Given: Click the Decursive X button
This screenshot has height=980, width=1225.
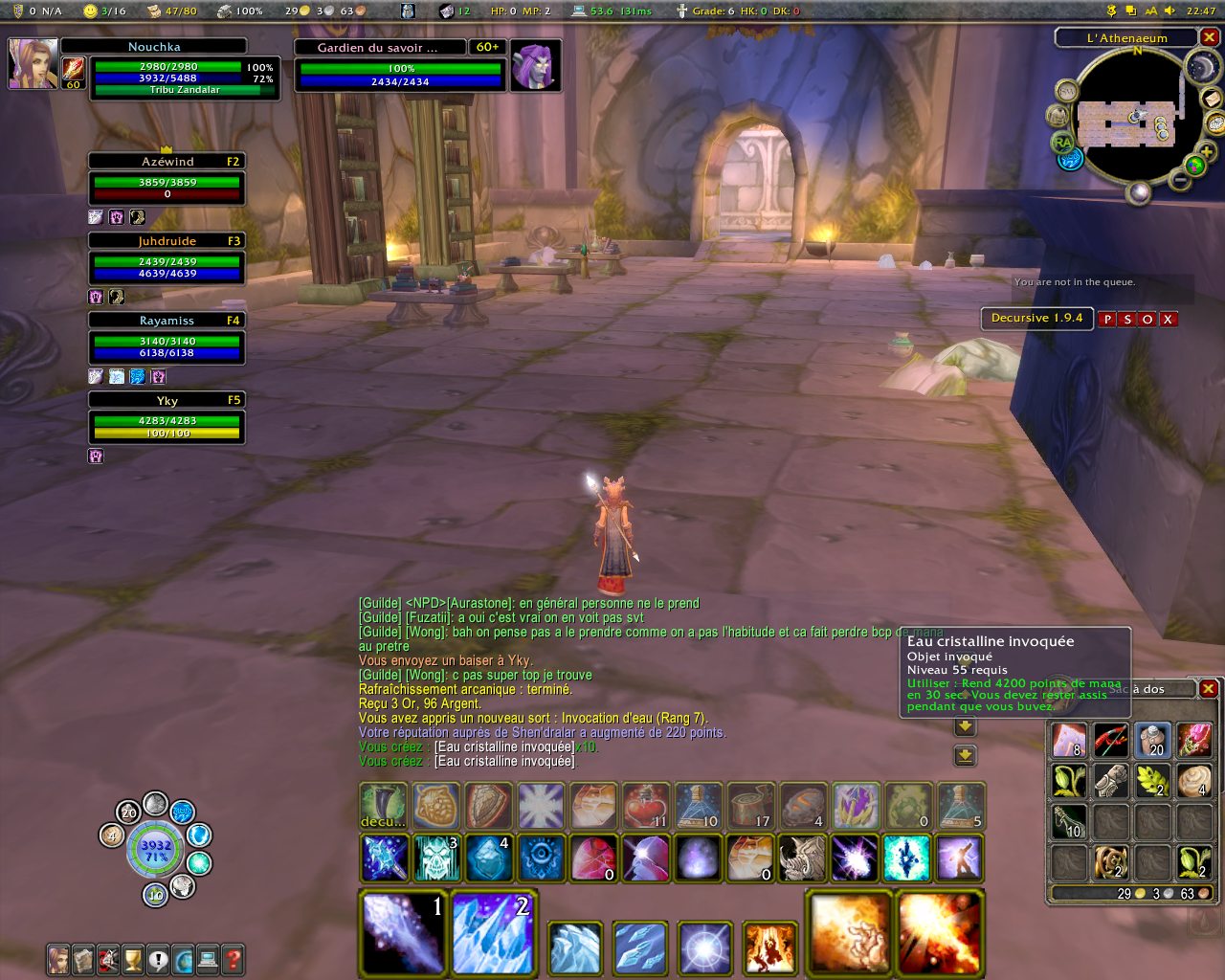Looking at the screenshot, I should [1169, 320].
